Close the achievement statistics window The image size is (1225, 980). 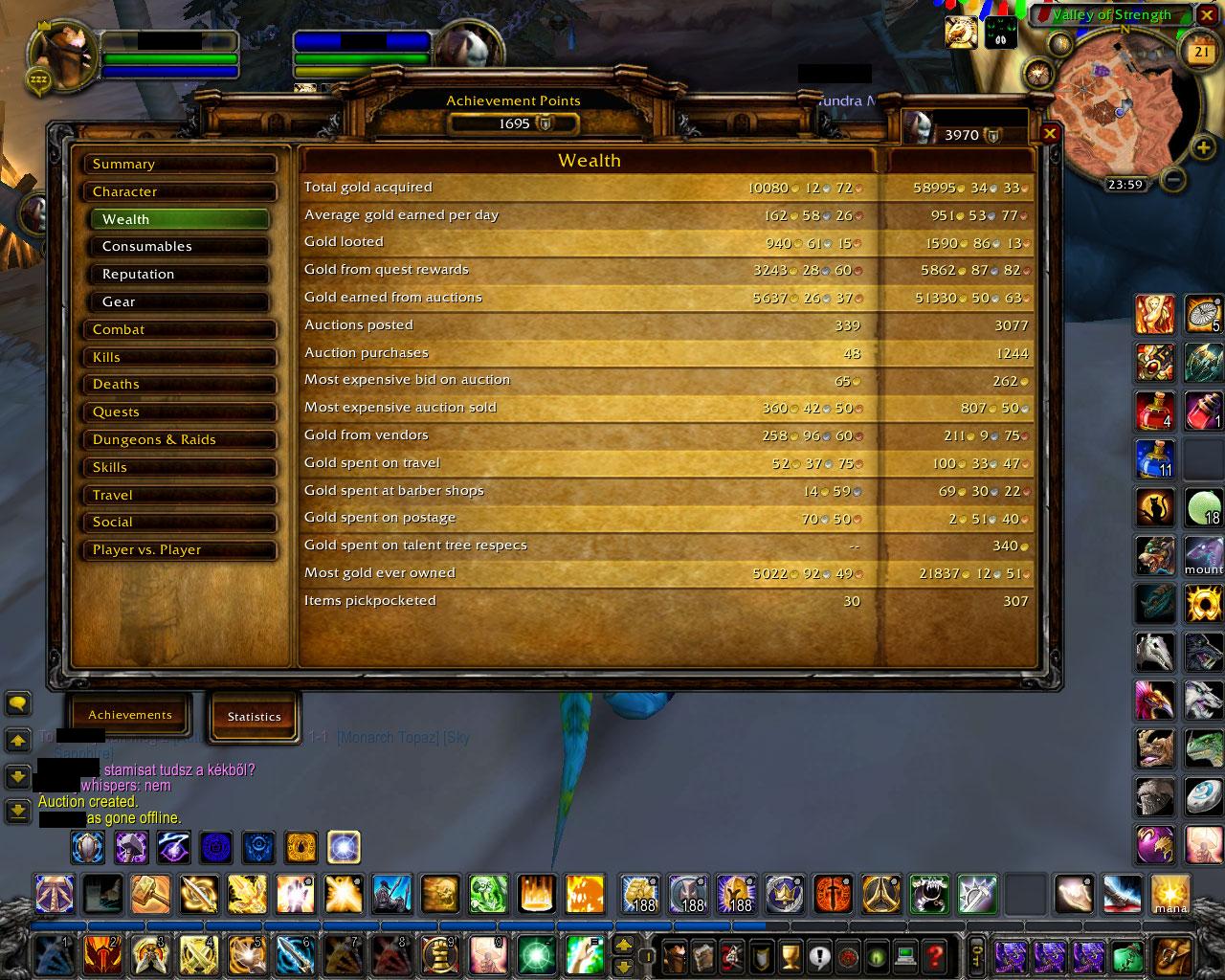tap(1050, 134)
